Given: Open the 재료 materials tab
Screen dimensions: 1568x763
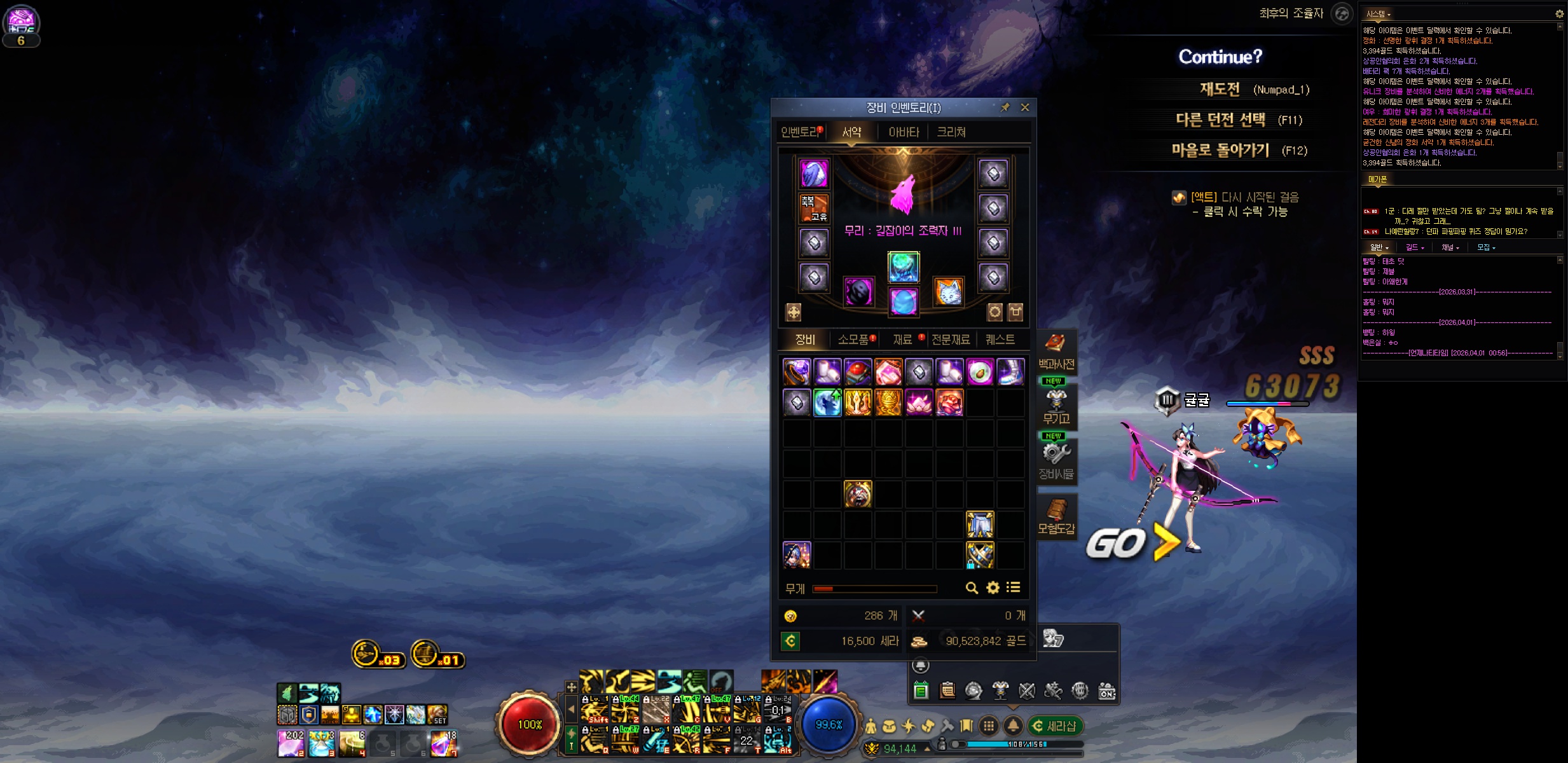Looking at the screenshot, I should click(x=903, y=340).
